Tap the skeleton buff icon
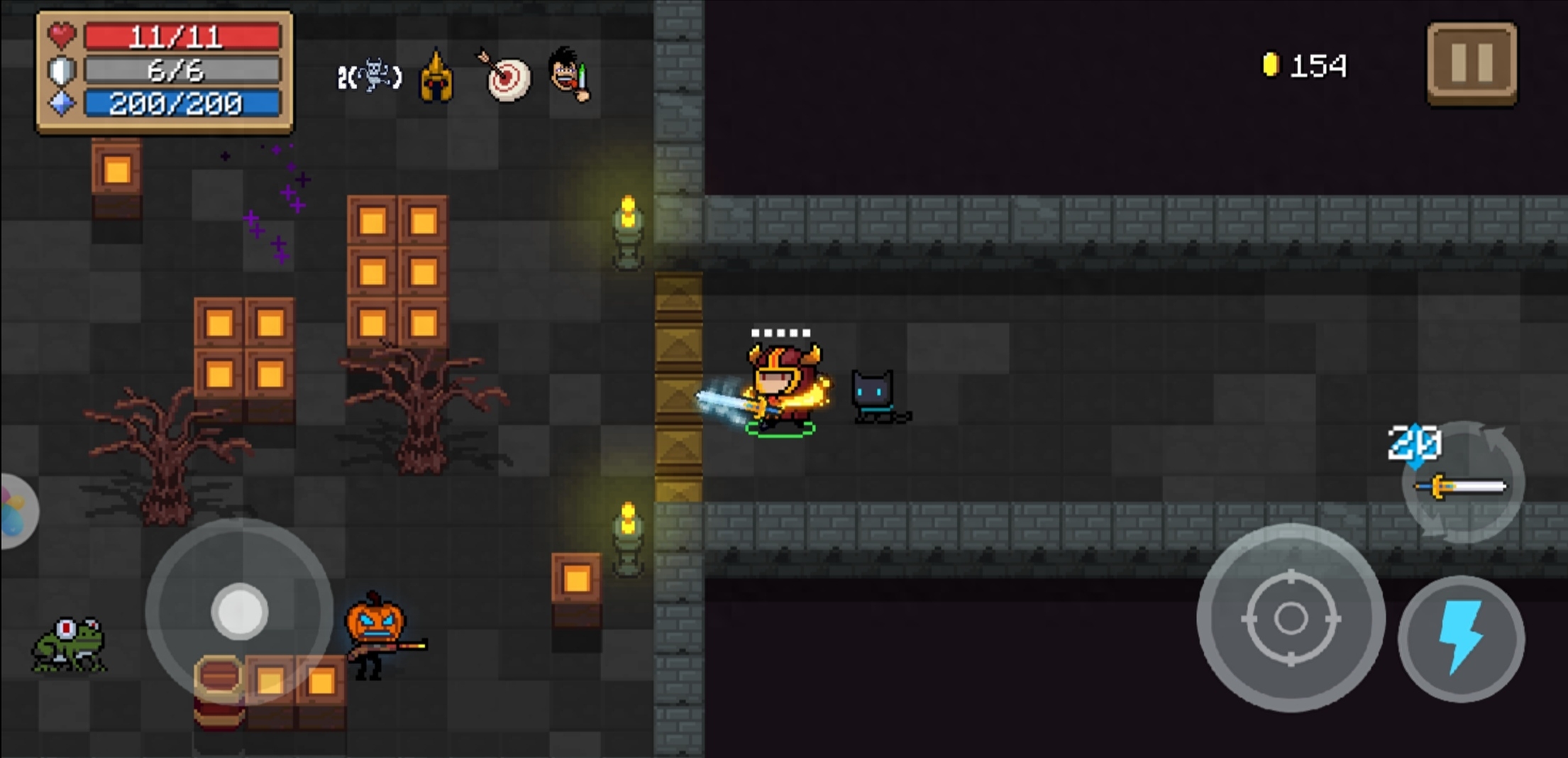Screen dimensions: 1568x758 tap(370, 76)
